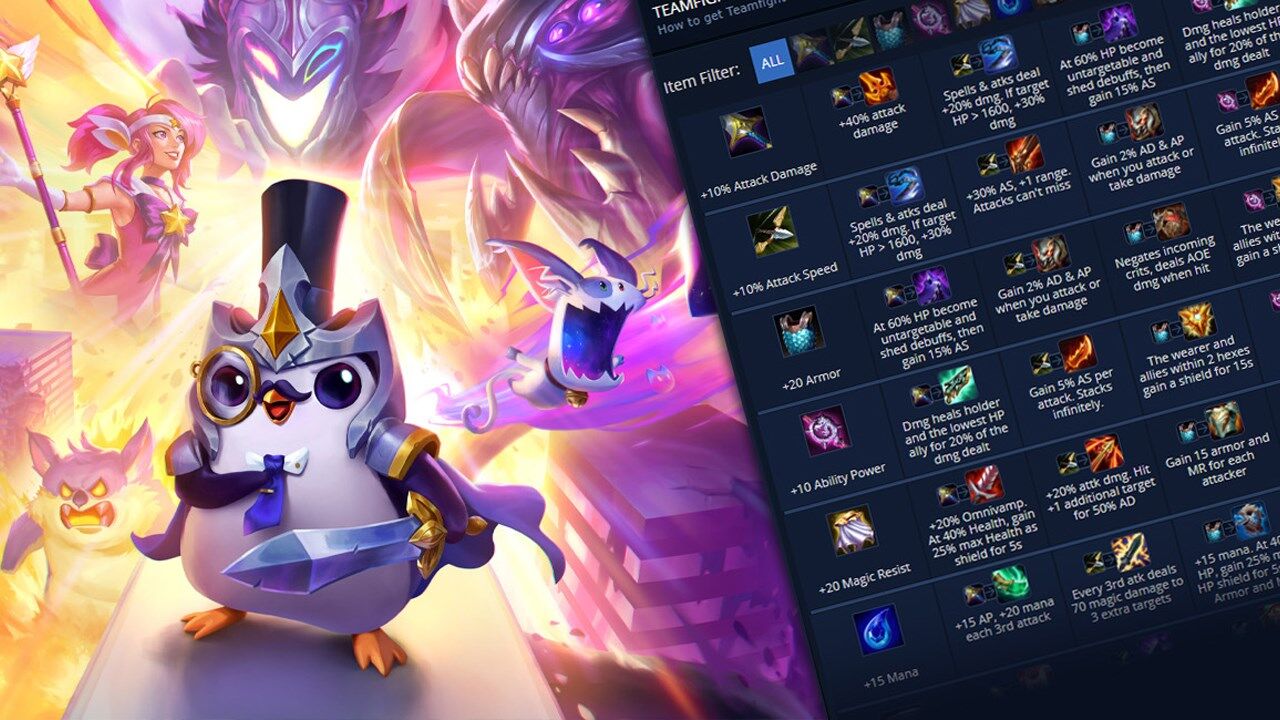
Task: Open the Needlessly Large Rod ability power item
Action: click(825, 432)
